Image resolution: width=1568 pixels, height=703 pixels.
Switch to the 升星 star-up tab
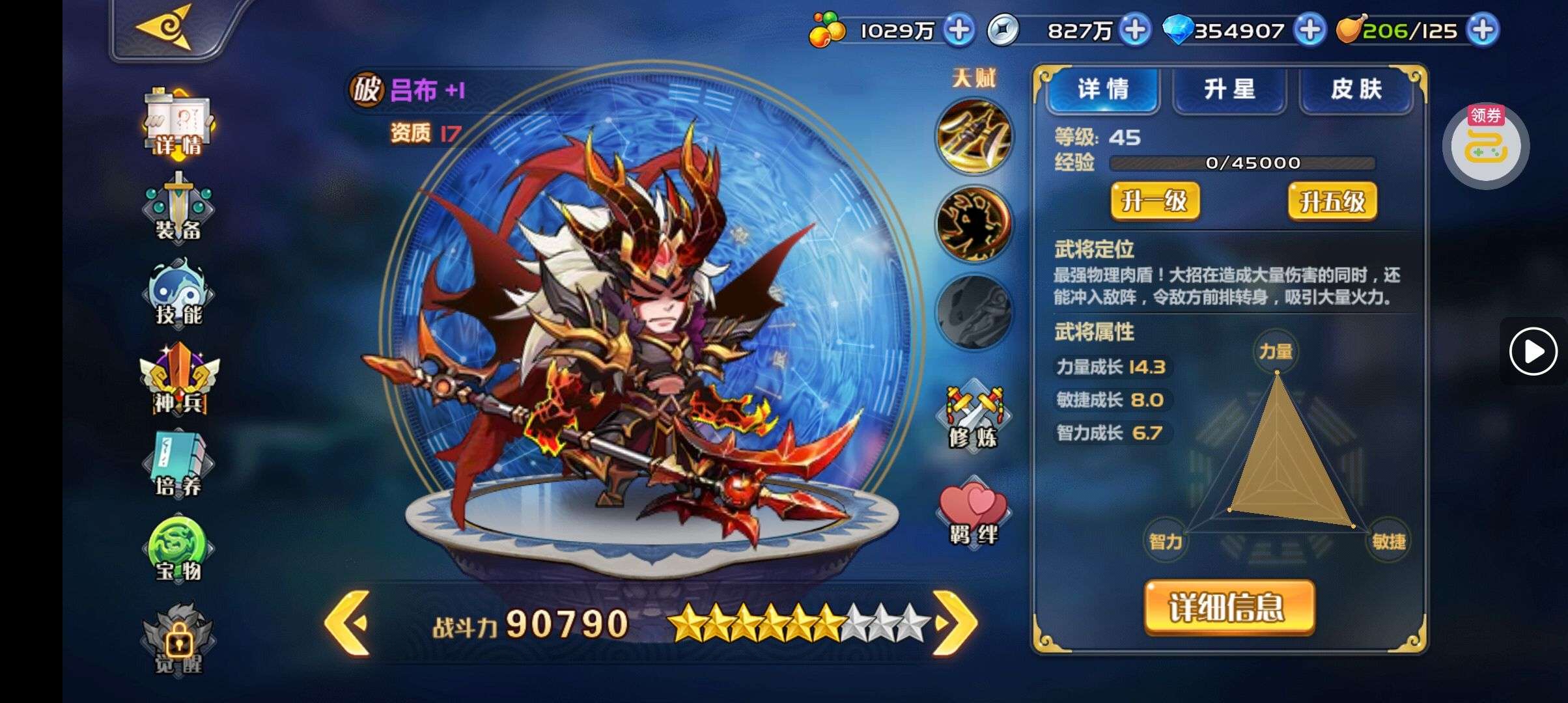[1229, 89]
